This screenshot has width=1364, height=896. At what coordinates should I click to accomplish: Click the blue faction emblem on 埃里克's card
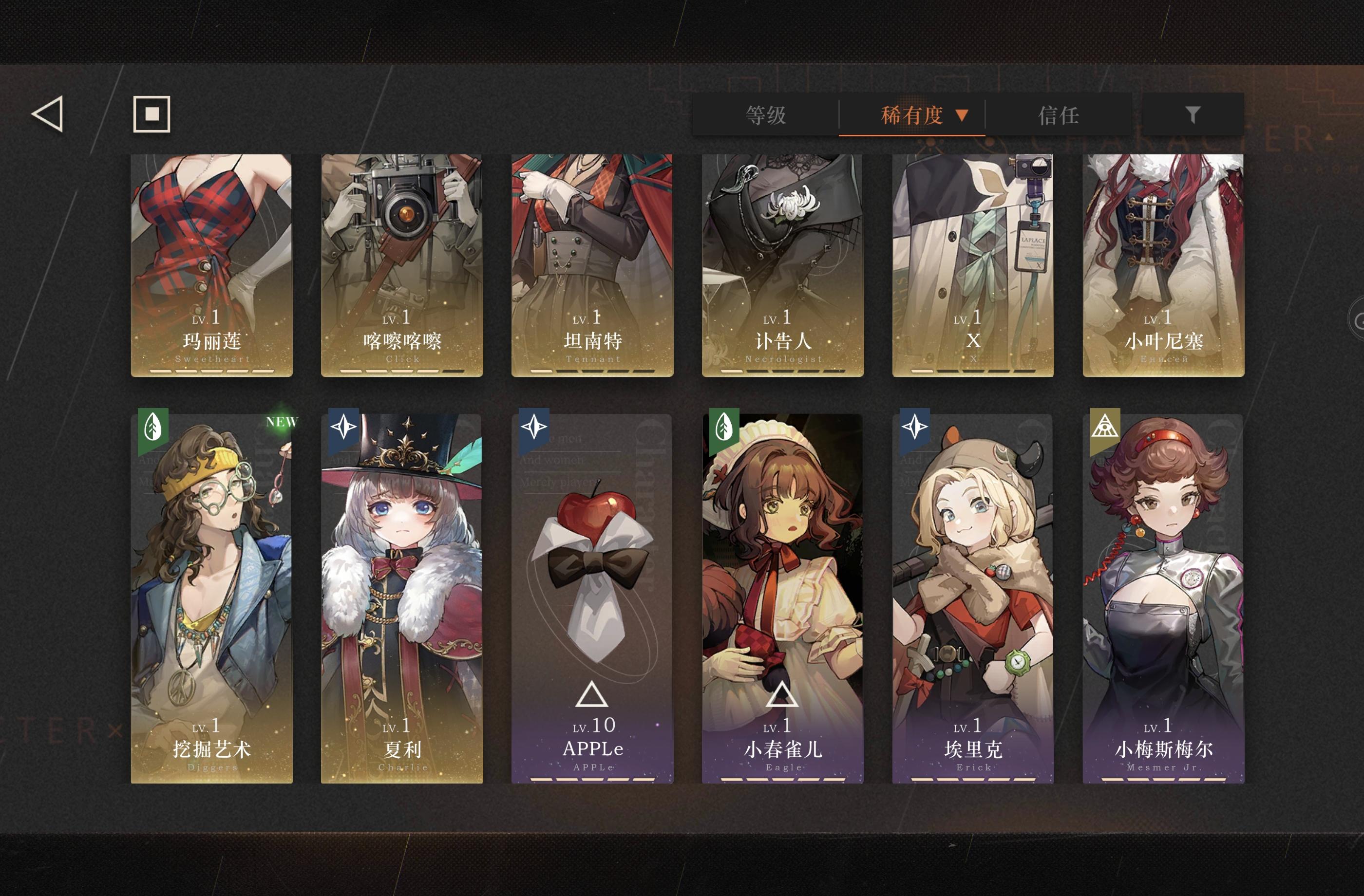pos(915,427)
